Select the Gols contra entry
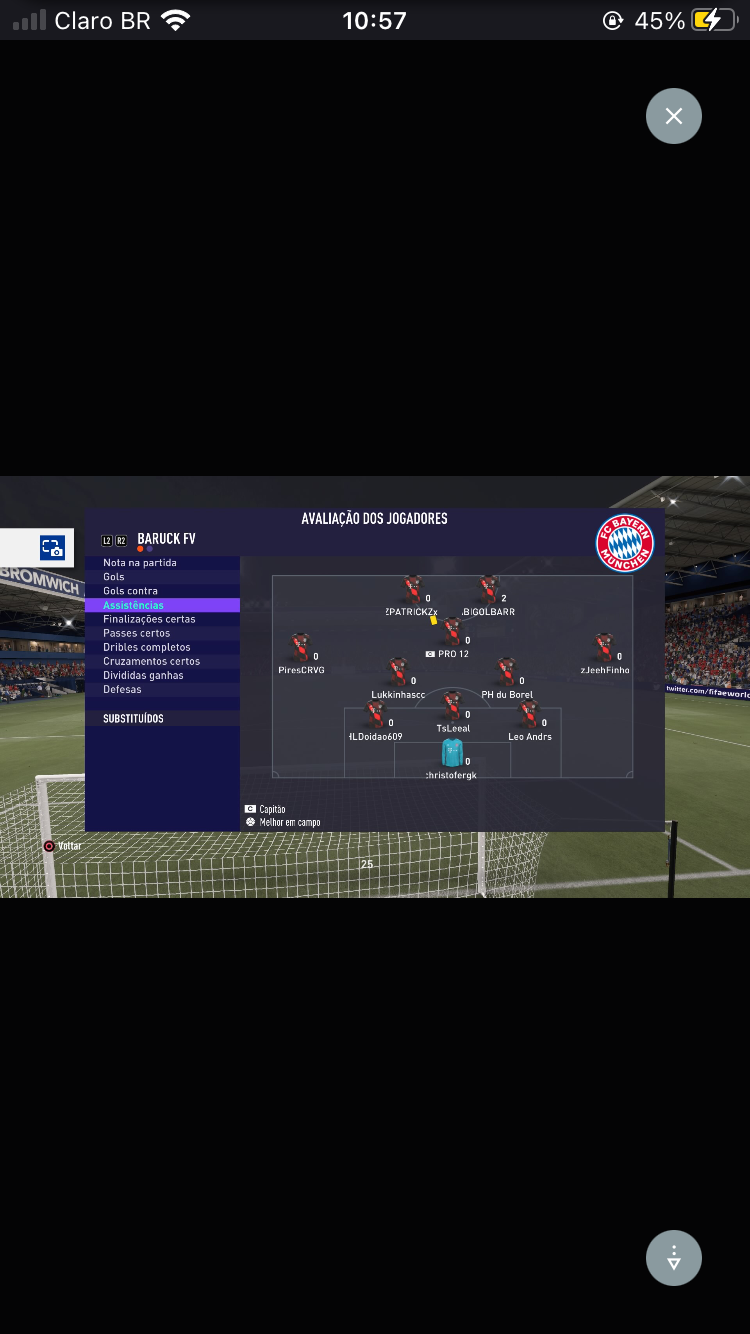This screenshot has height=1334, width=750. tap(130, 591)
